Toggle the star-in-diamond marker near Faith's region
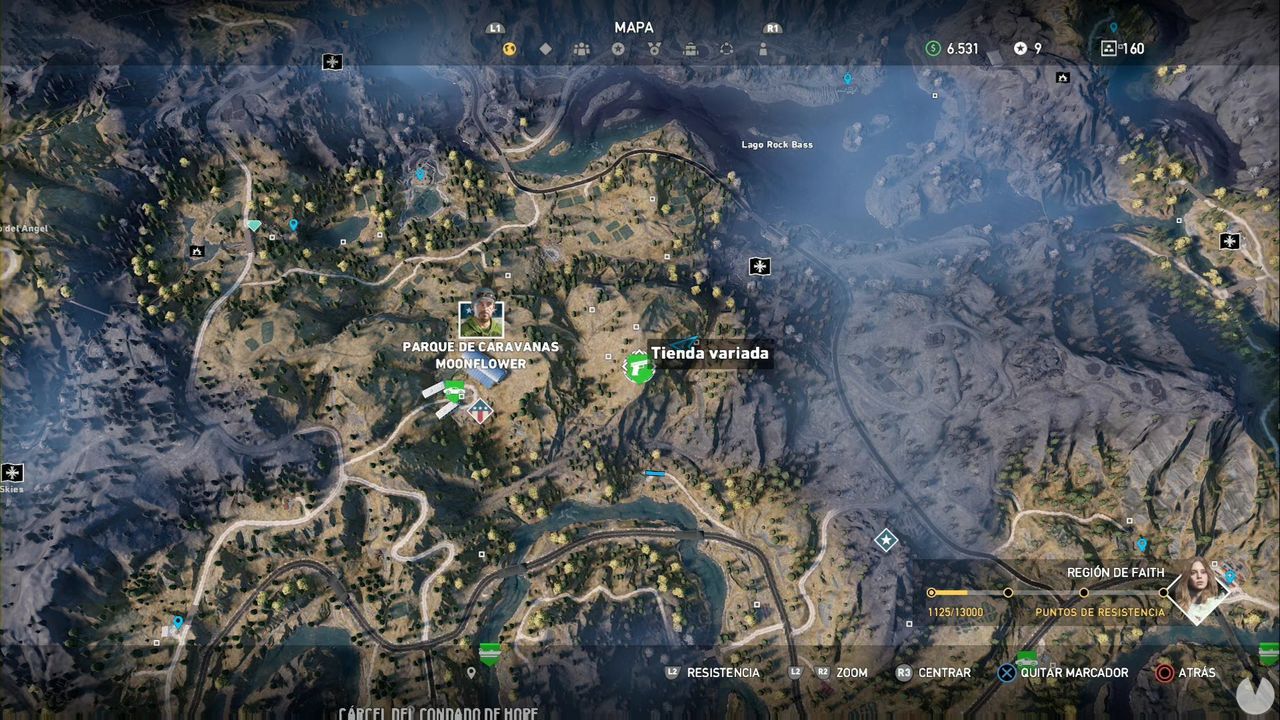 tap(884, 538)
